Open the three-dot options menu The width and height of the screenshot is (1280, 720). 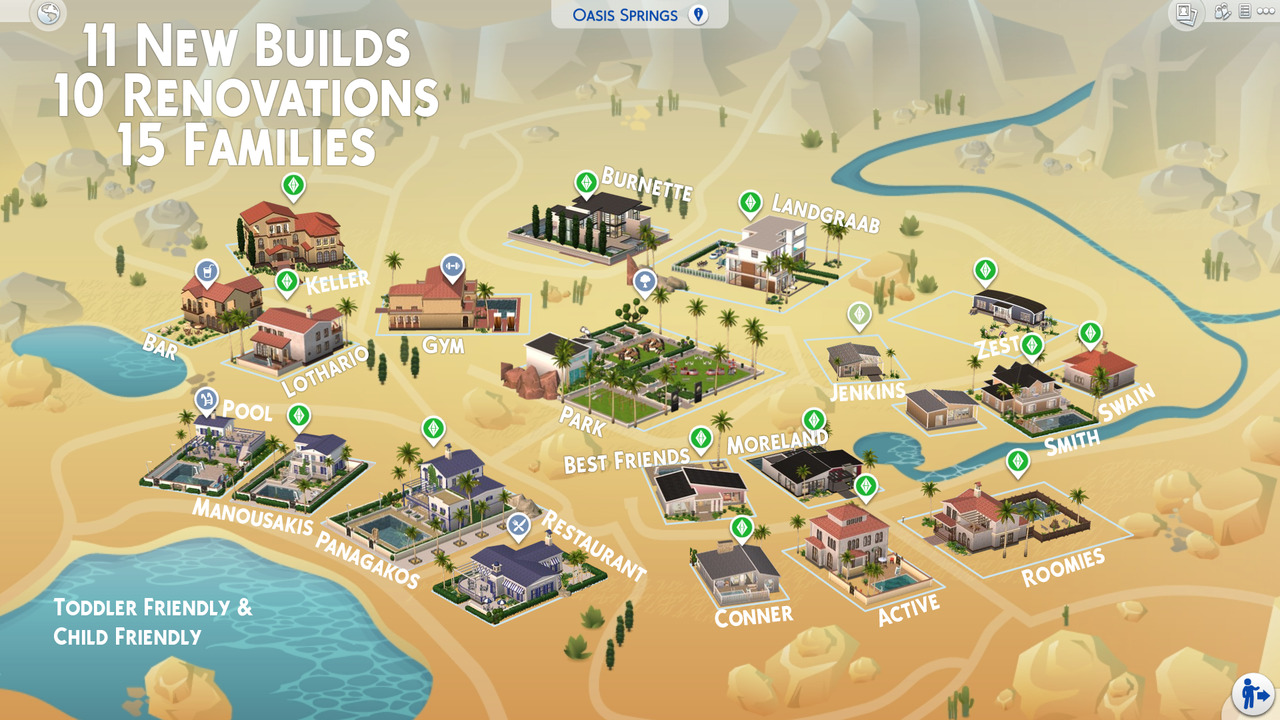[x=1266, y=12]
